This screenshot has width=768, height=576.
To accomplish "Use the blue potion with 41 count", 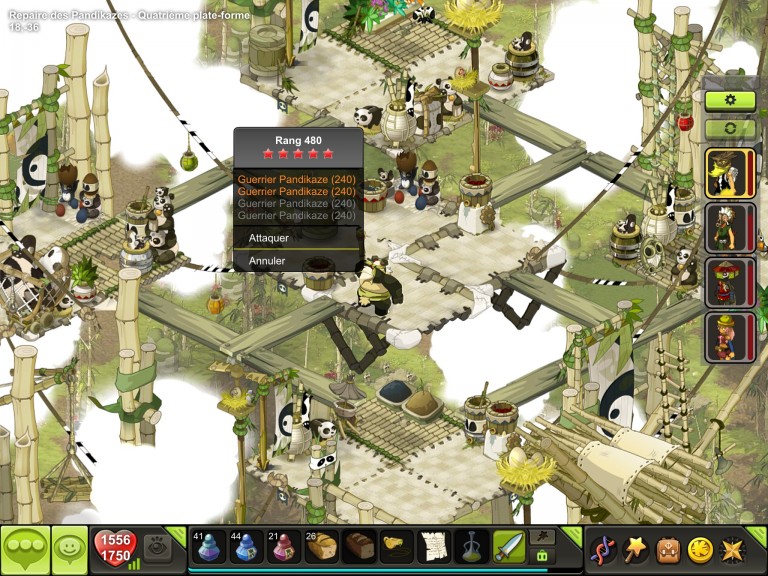I will [208, 546].
